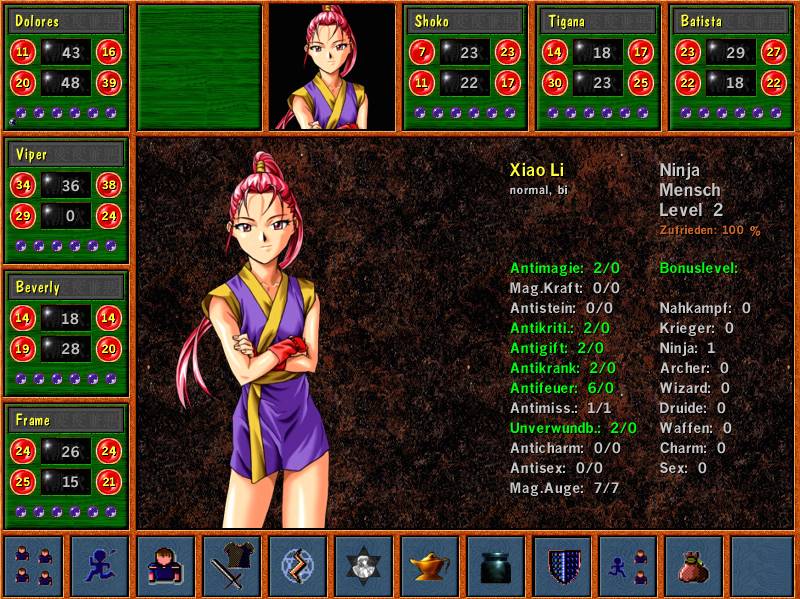Viewport: 800px width, 599px height.
Task: Click the hexagram star icon
Action: point(364,566)
